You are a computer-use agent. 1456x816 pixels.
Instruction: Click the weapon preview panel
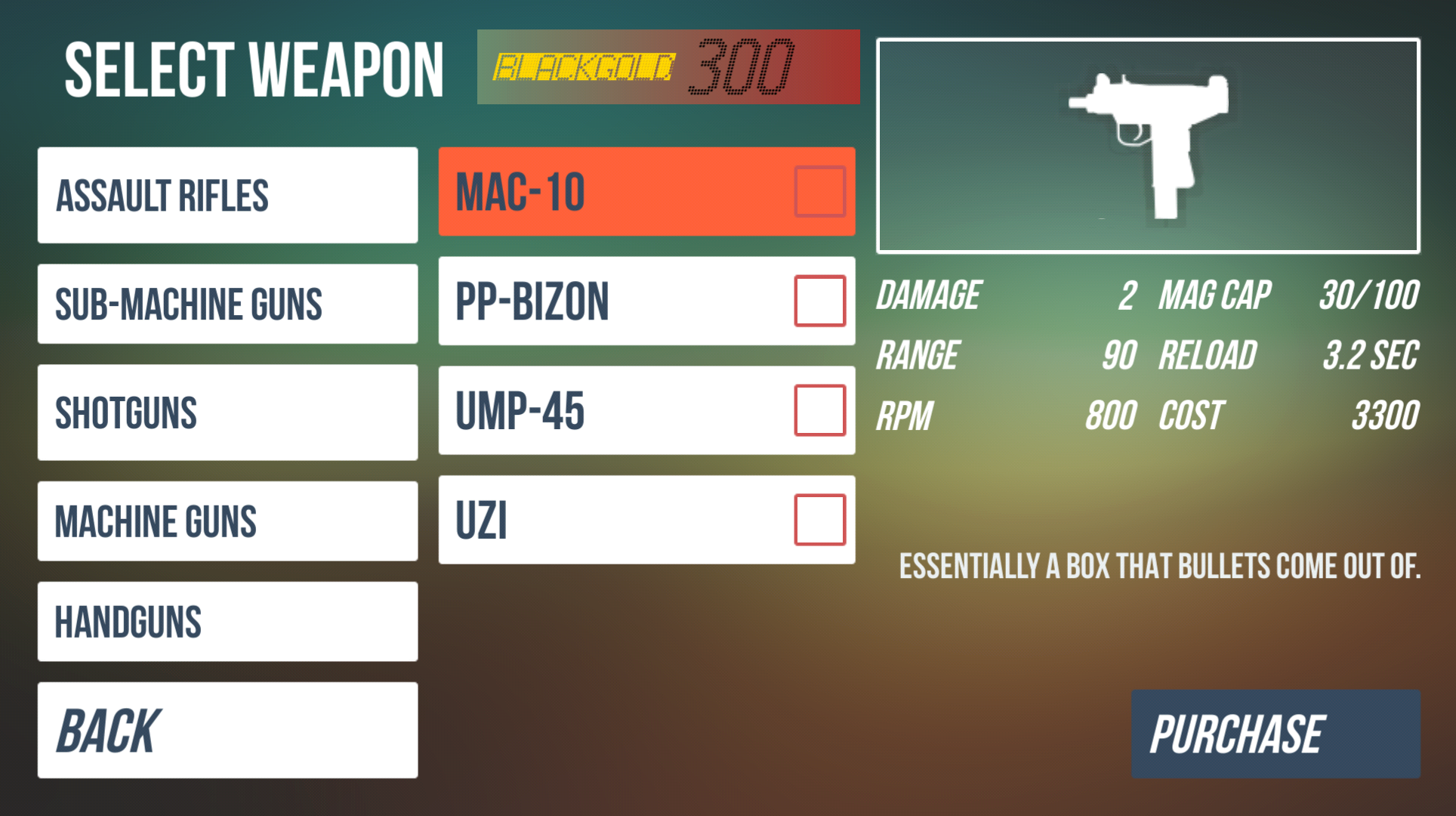pos(1149,145)
